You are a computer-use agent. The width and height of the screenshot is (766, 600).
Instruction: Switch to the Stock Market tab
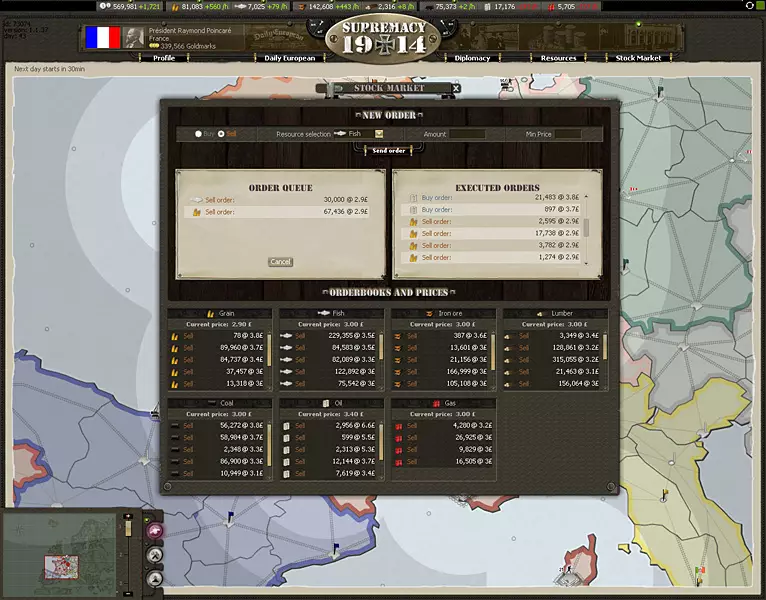coord(638,58)
